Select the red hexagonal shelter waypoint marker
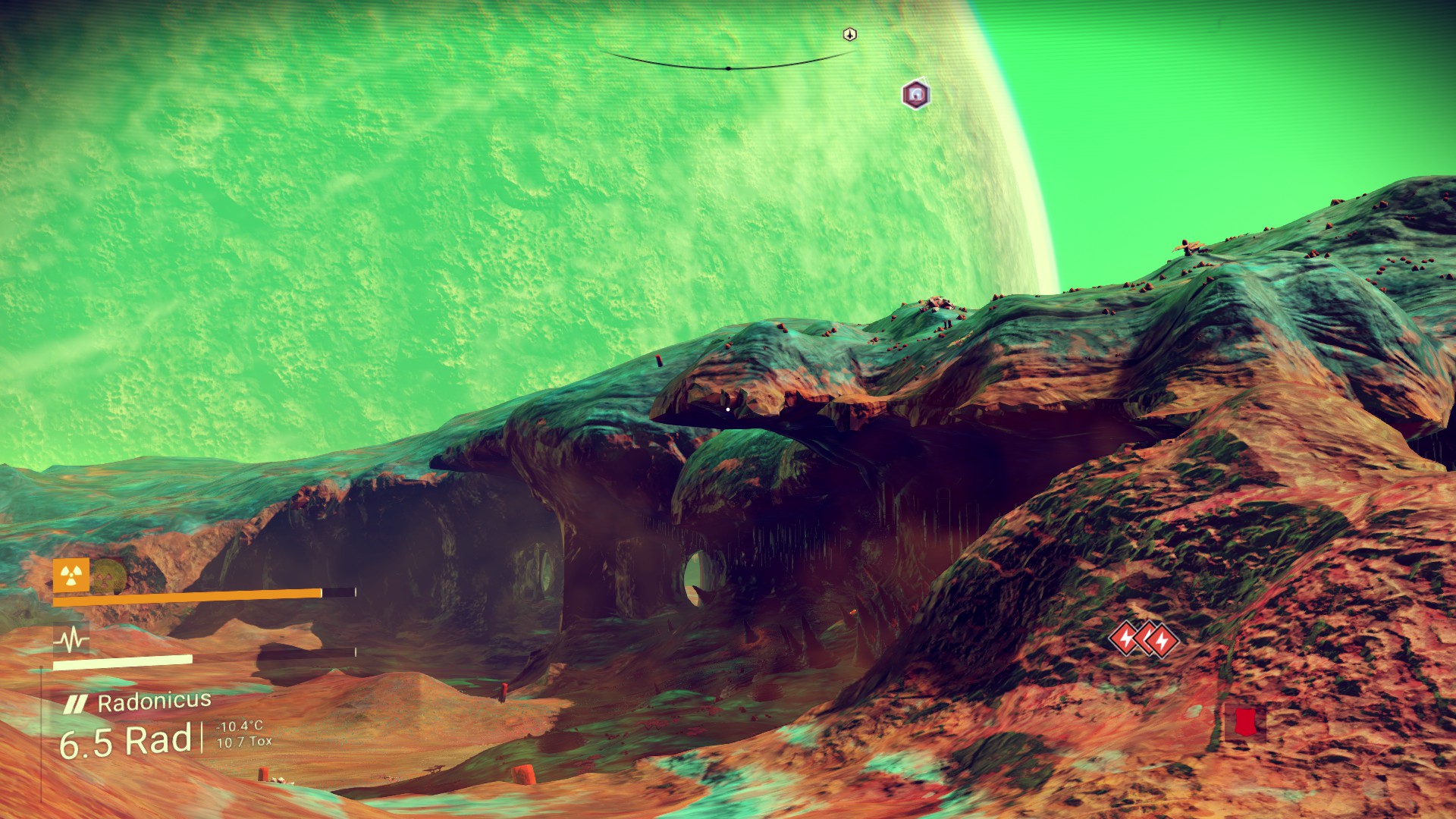Viewport: 1456px width, 819px height. 916,95
